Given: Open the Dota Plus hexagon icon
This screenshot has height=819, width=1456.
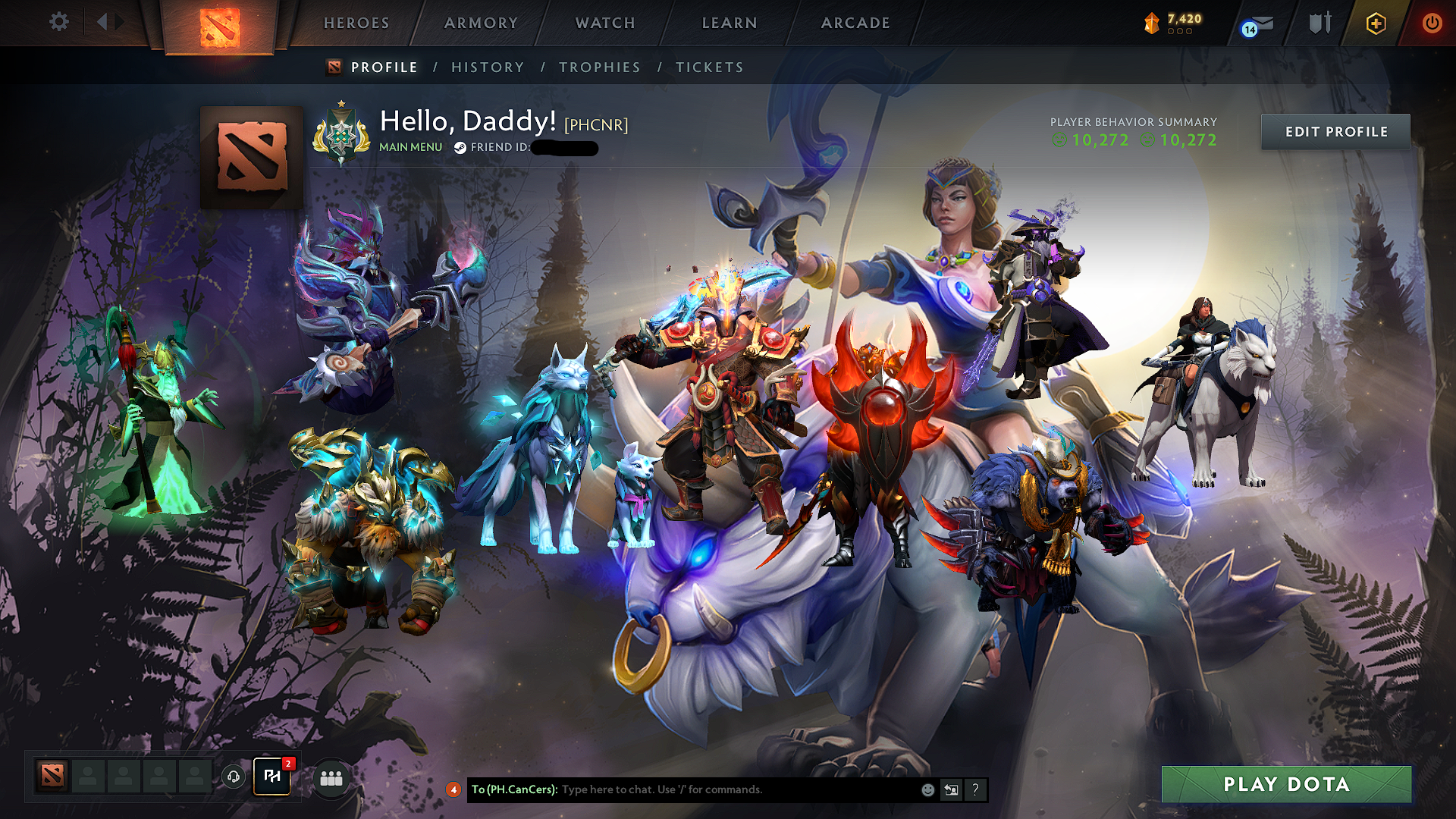Looking at the screenshot, I should click(x=1376, y=23).
